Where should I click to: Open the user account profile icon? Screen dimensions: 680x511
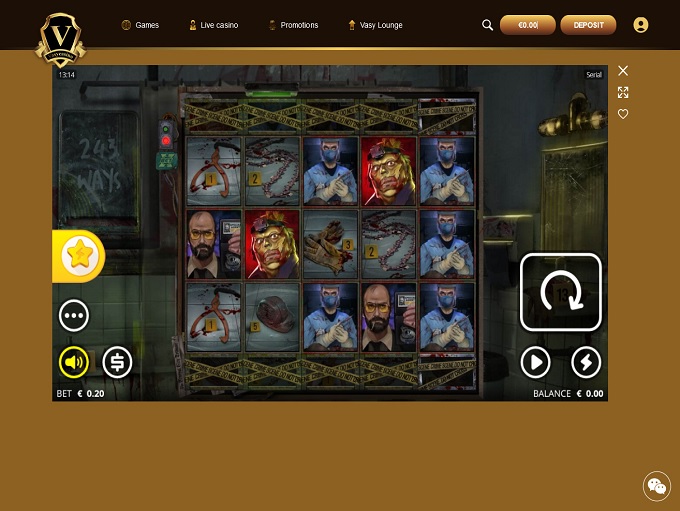[641, 25]
